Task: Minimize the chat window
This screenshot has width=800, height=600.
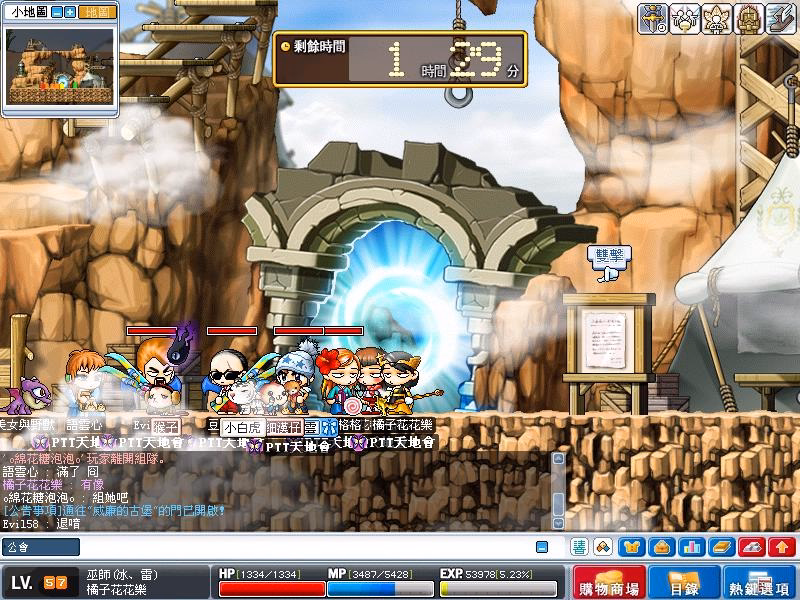Action: point(542,547)
